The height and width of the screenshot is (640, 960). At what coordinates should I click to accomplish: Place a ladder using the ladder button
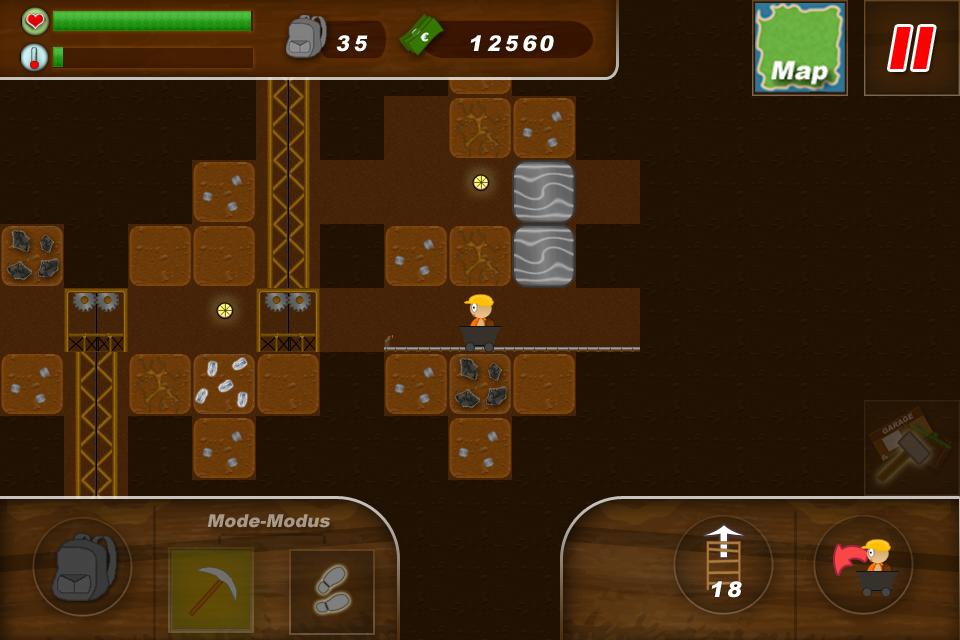tap(723, 564)
